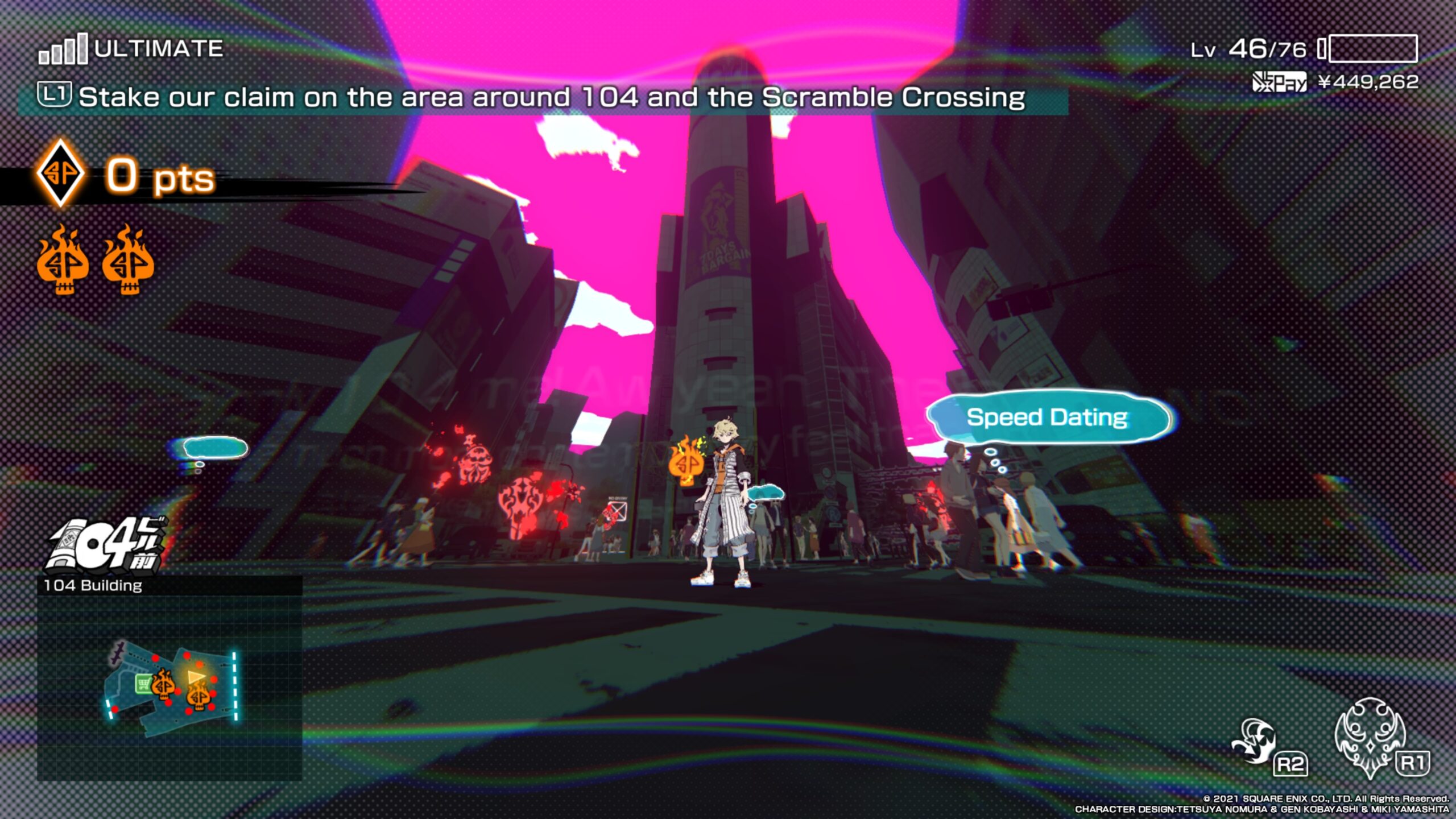The image size is (1456, 819).
Task: Read the Speed Dating thought bubble
Action: (x=1048, y=417)
